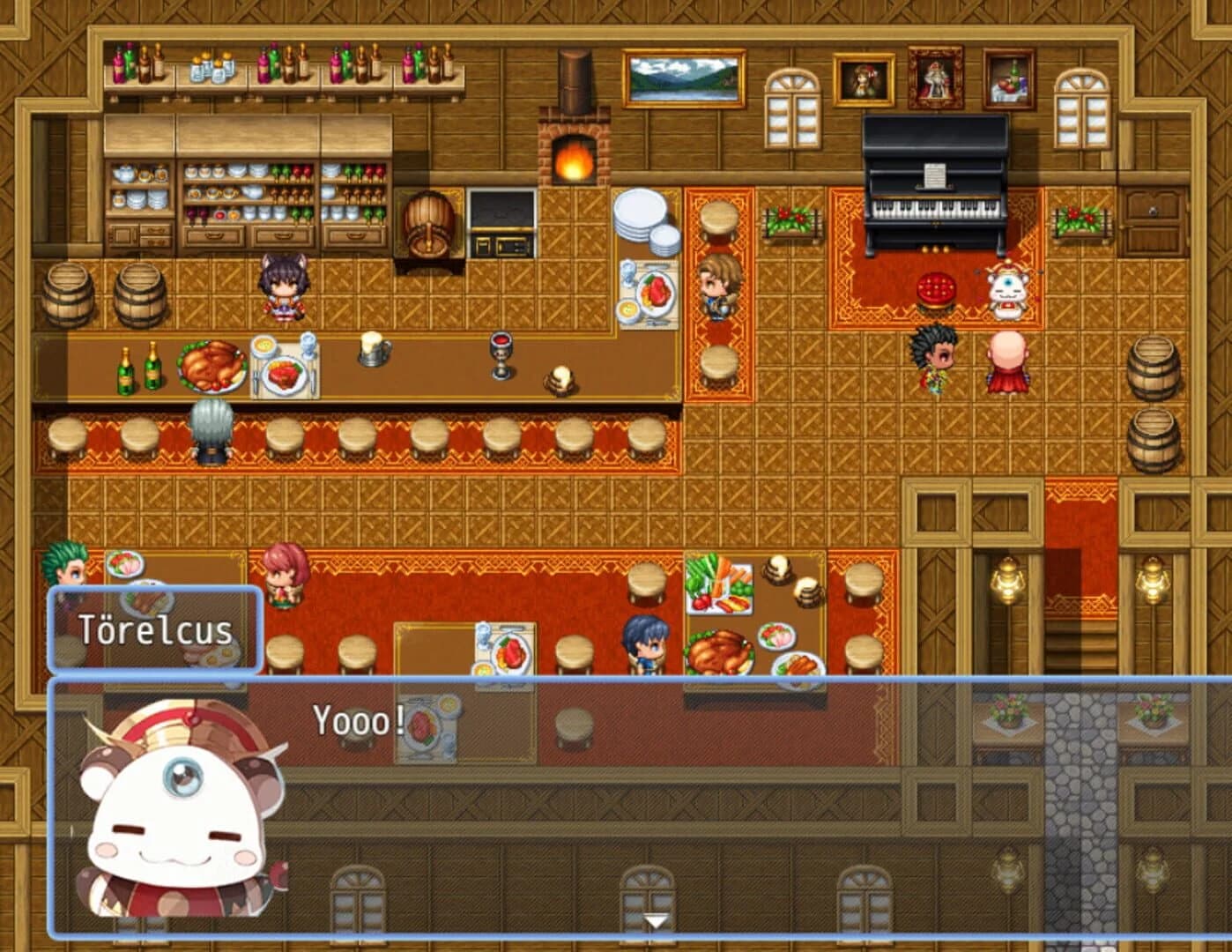Select the Törelcus name box
The height and width of the screenshot is (952, 1232).
[x=157, y=629]
